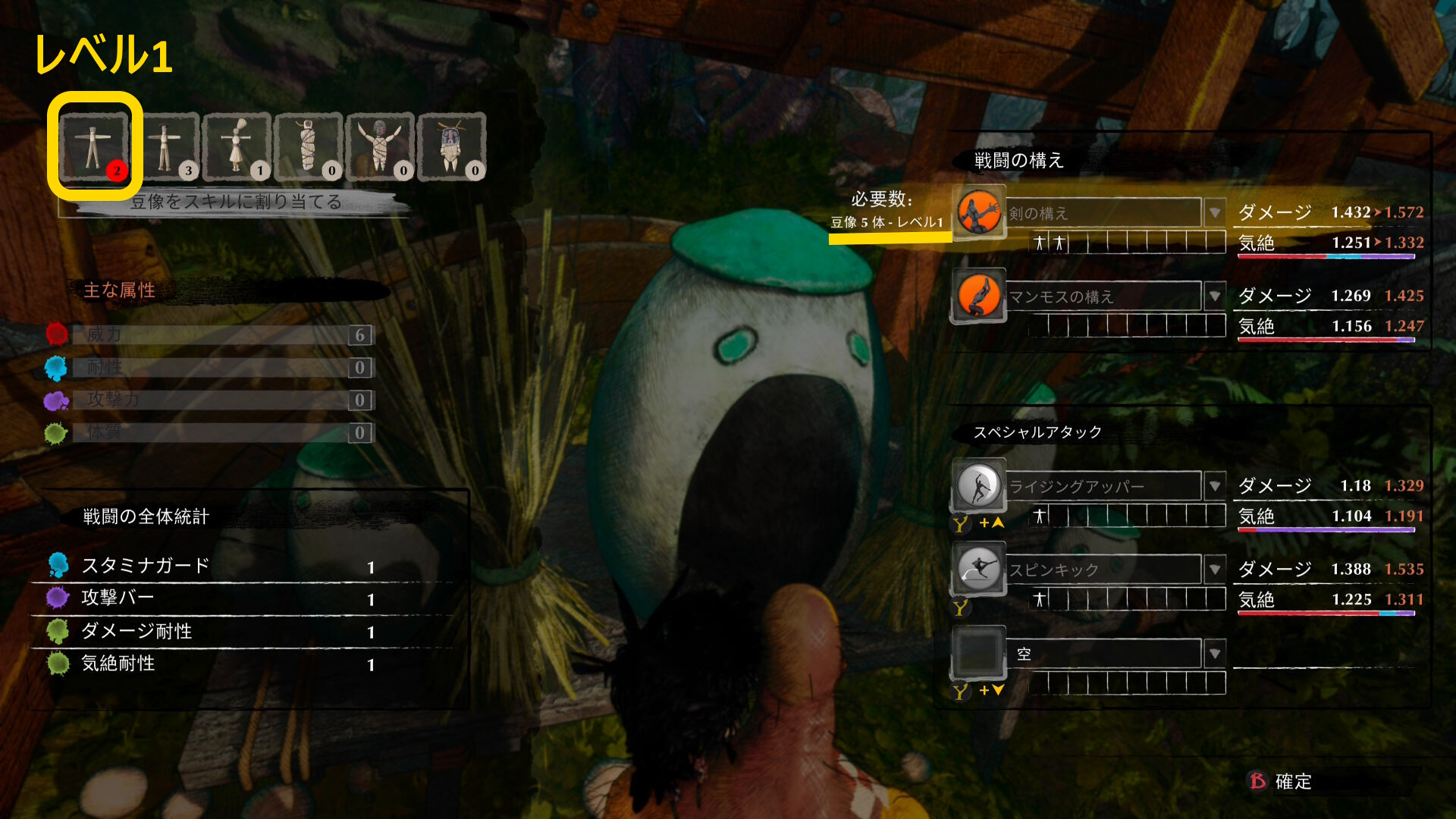Image resolution: width=1456 pixels, height=819 pixels.
Task: Expand the ライジングアッパー special attack dropdown
Action: coord(1215,486)
